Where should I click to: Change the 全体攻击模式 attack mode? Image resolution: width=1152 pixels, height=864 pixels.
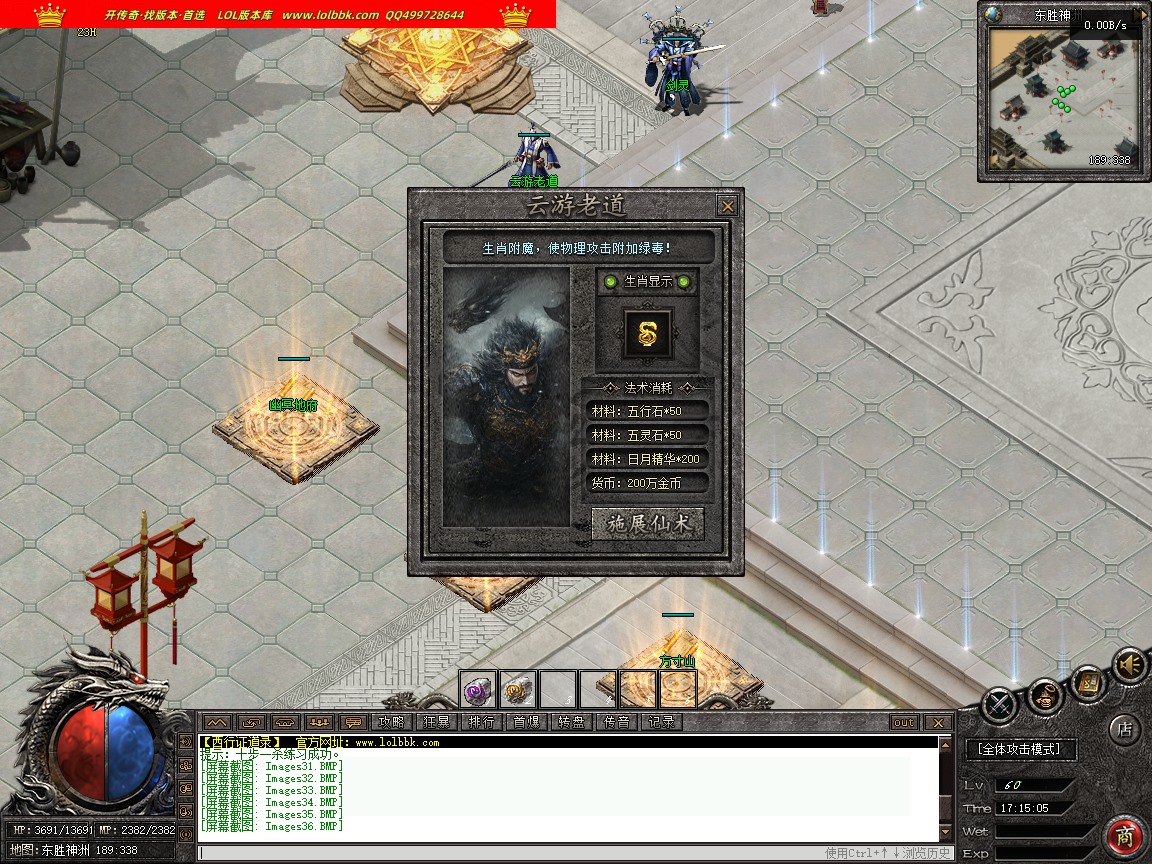pos(1020,748)
